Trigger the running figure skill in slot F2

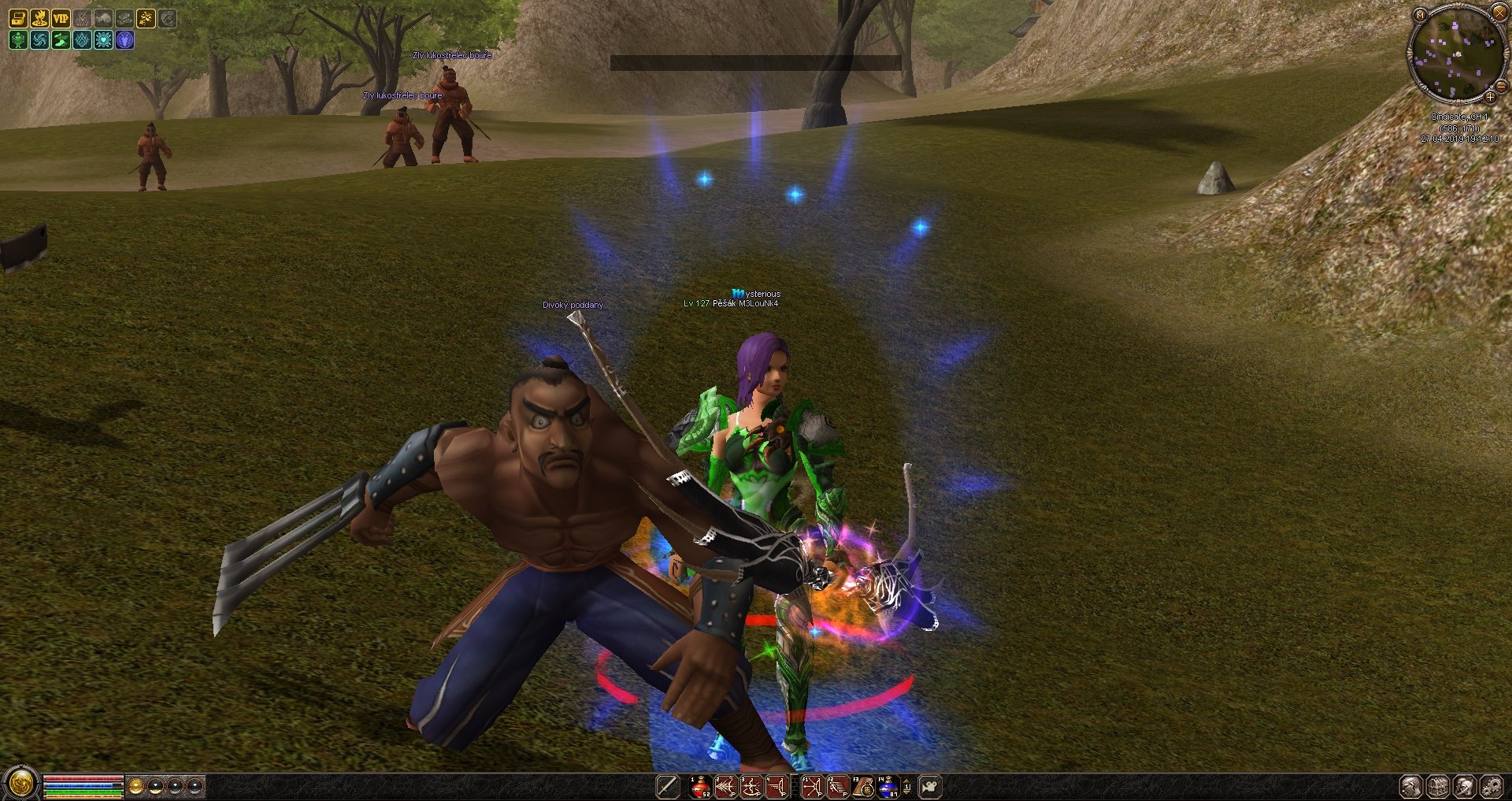[x=837, y=787]
